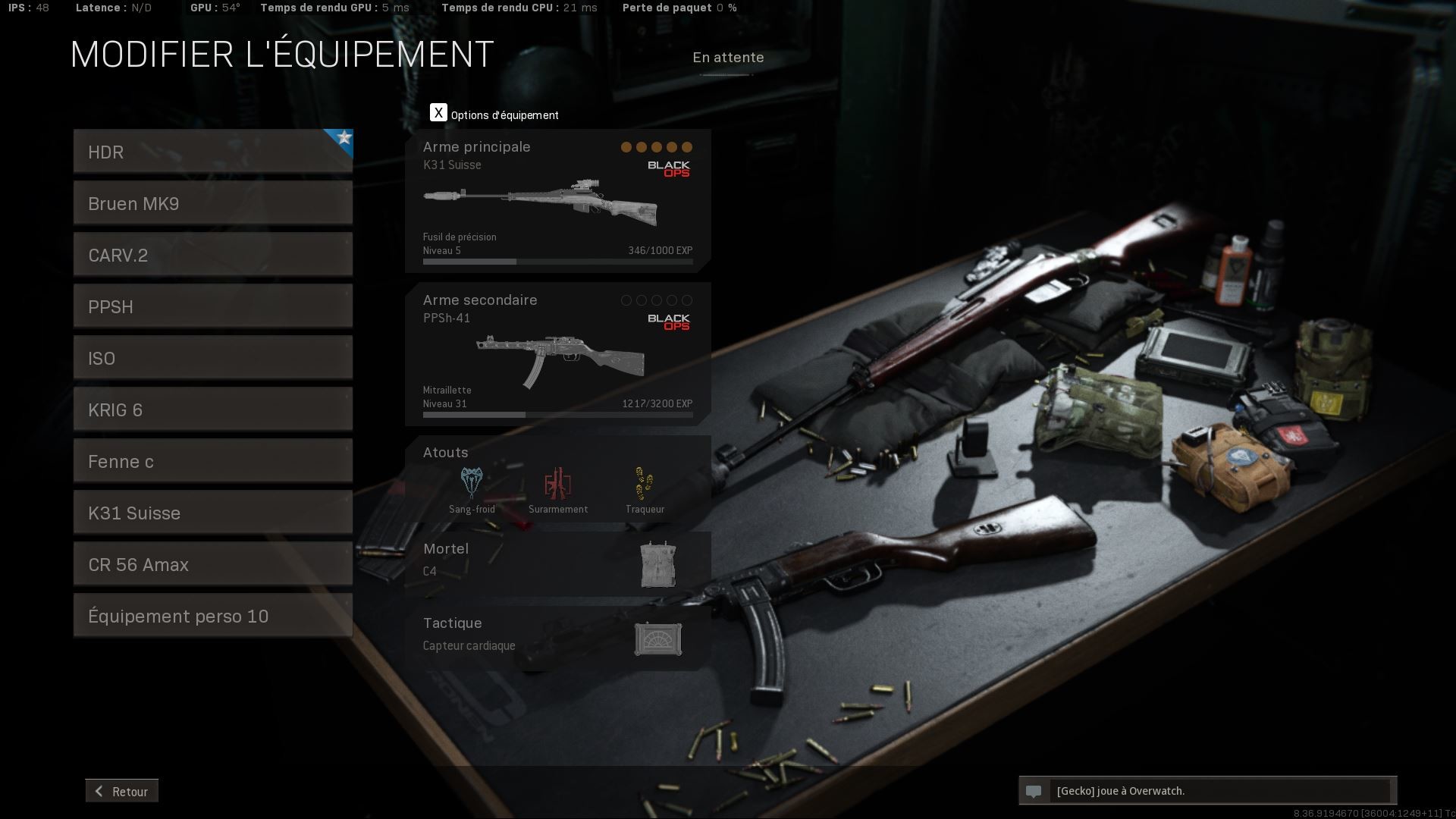The width and height of the screenshot is (1456, 819).
Task: Click the C4 lethal equipment icon
Action: (x=658, y=563)
